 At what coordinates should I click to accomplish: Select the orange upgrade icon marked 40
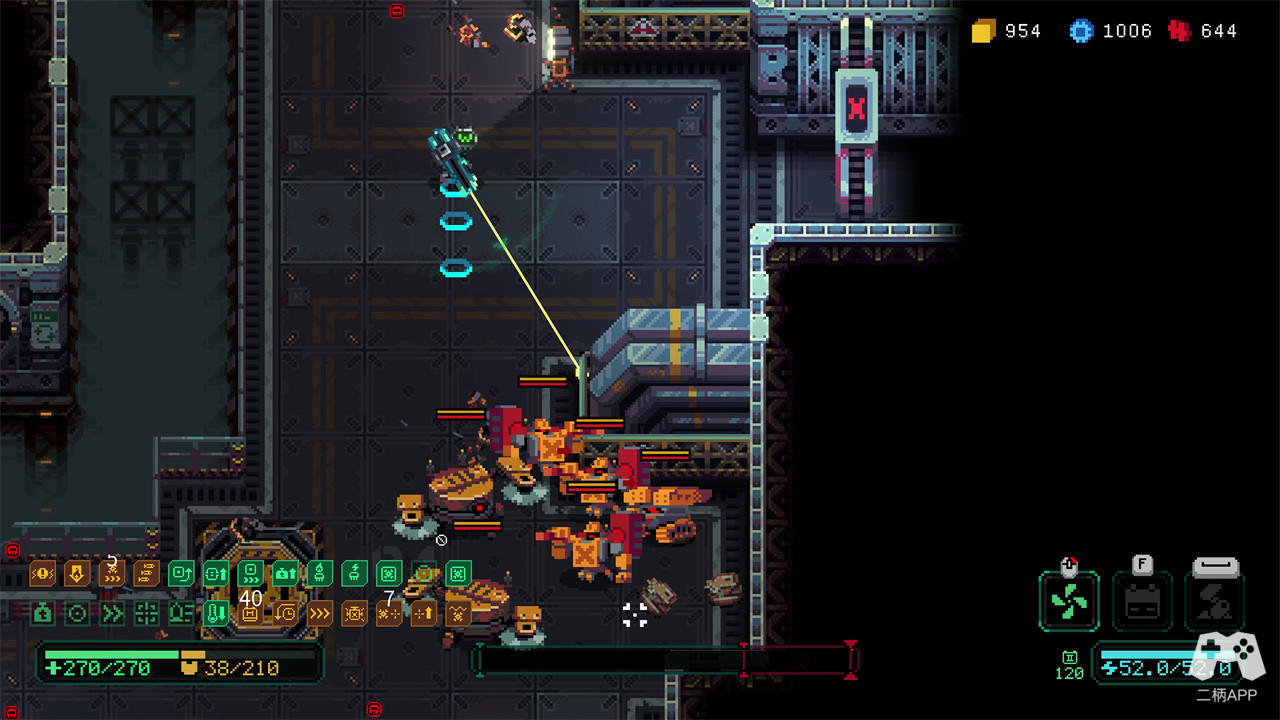[x=250, y=613]
